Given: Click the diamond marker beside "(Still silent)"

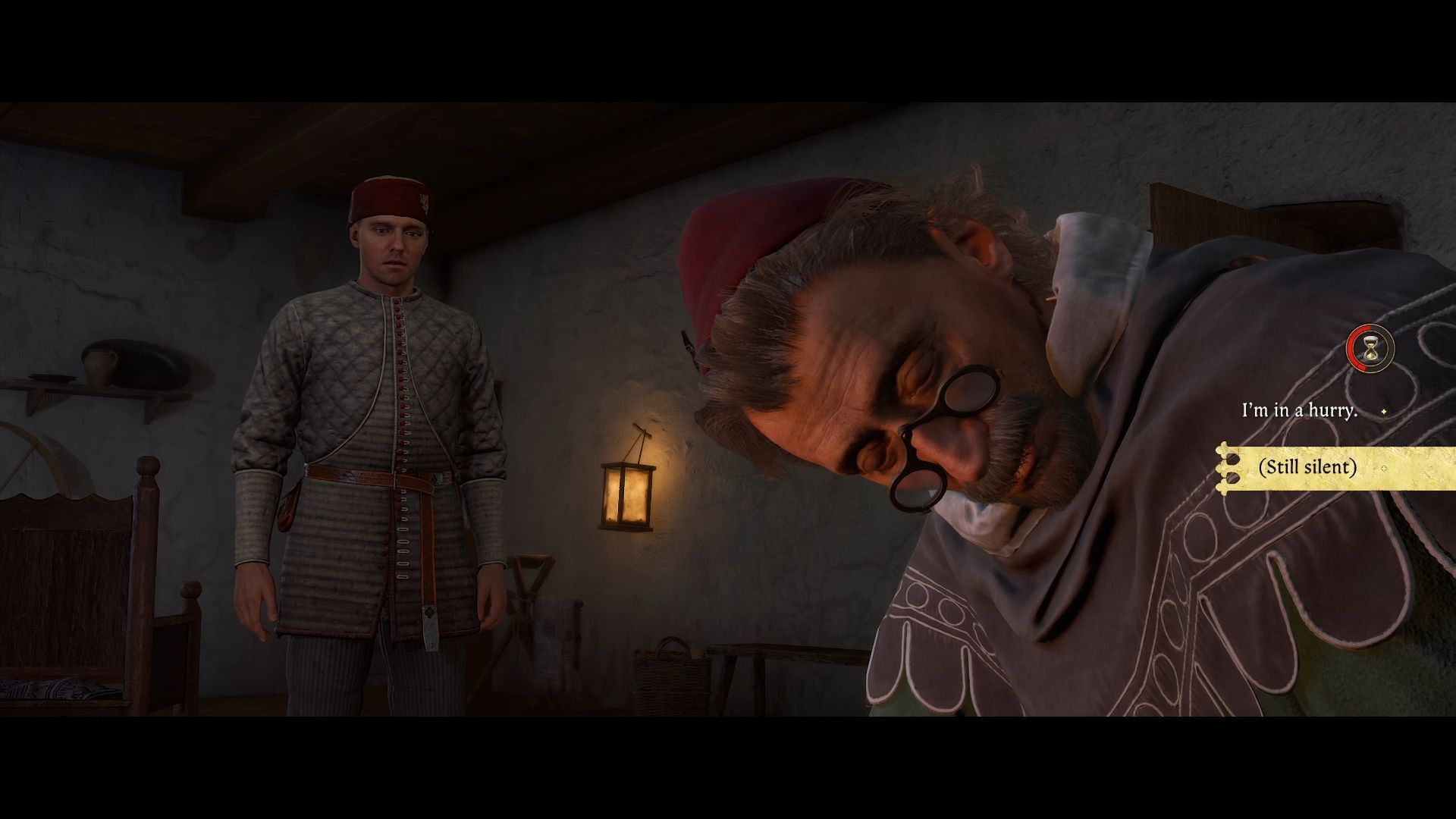Looking at the screenshot, I should pos(1383,468).
